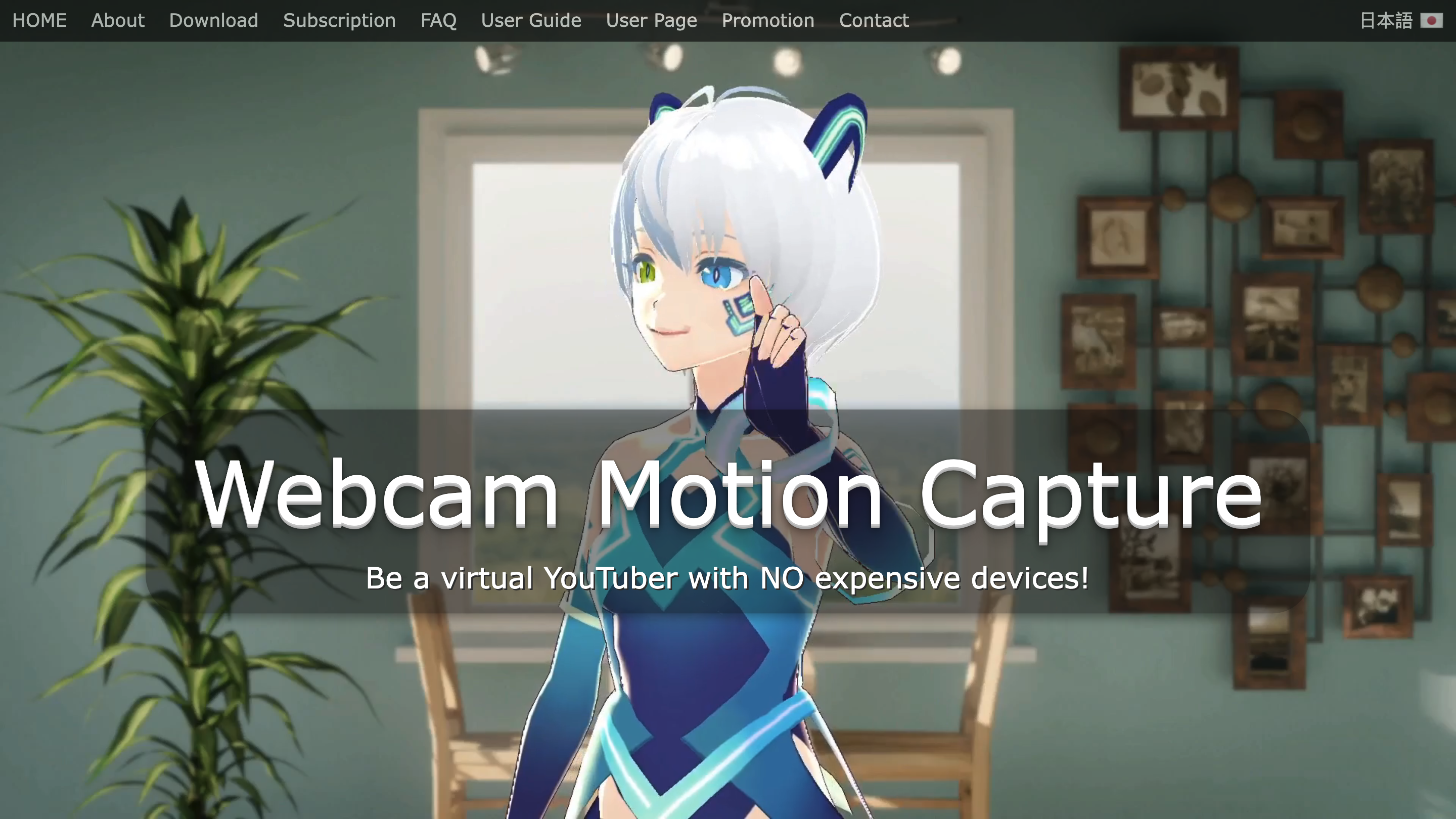Select HOME in the navigation bar
The image size is (1456, 819).
(39, 20)
